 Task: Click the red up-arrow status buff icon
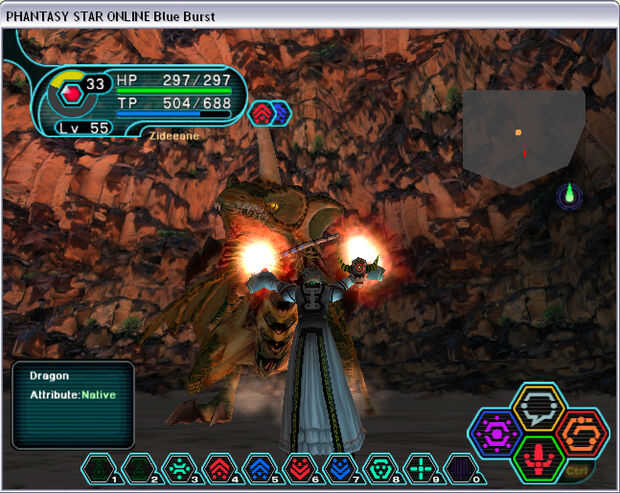260,113
